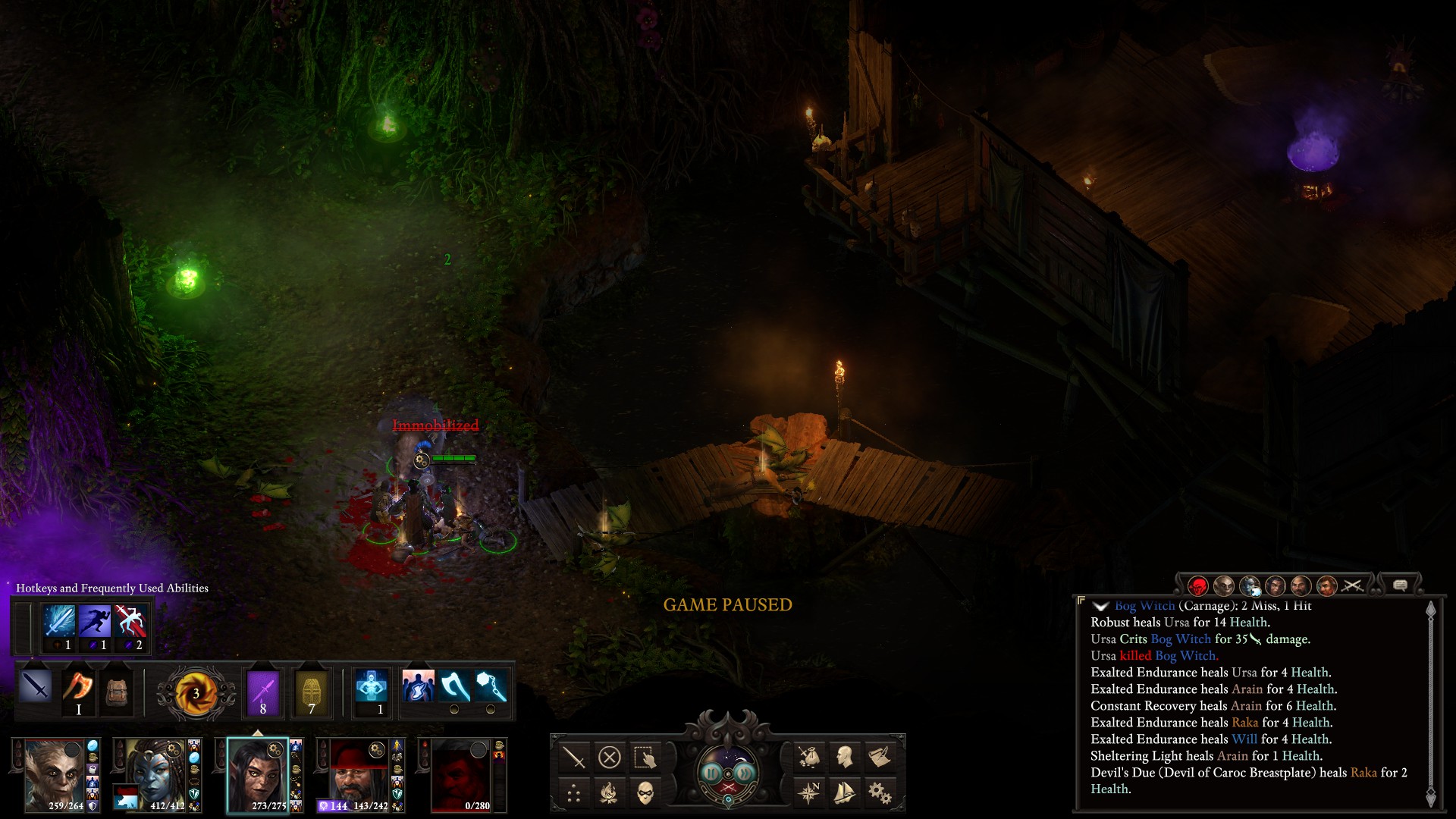
Task: Rest using the campfire button
Action: click(610, 793)
